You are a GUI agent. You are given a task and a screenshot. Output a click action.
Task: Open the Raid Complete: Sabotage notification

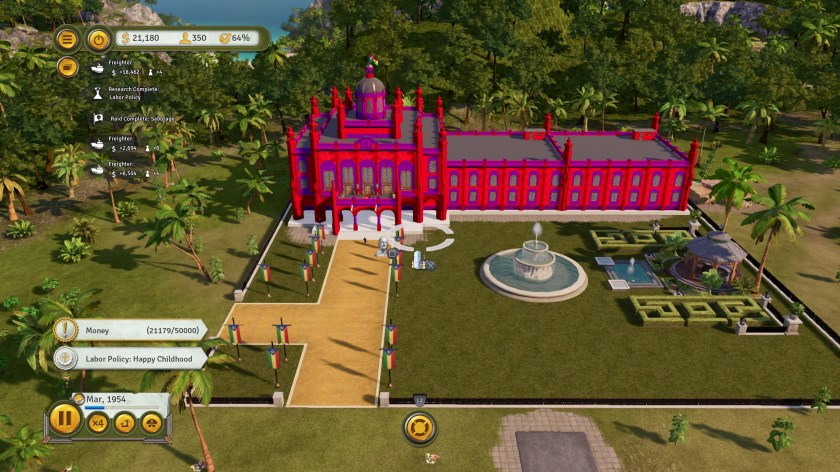(x=133, y=118)
